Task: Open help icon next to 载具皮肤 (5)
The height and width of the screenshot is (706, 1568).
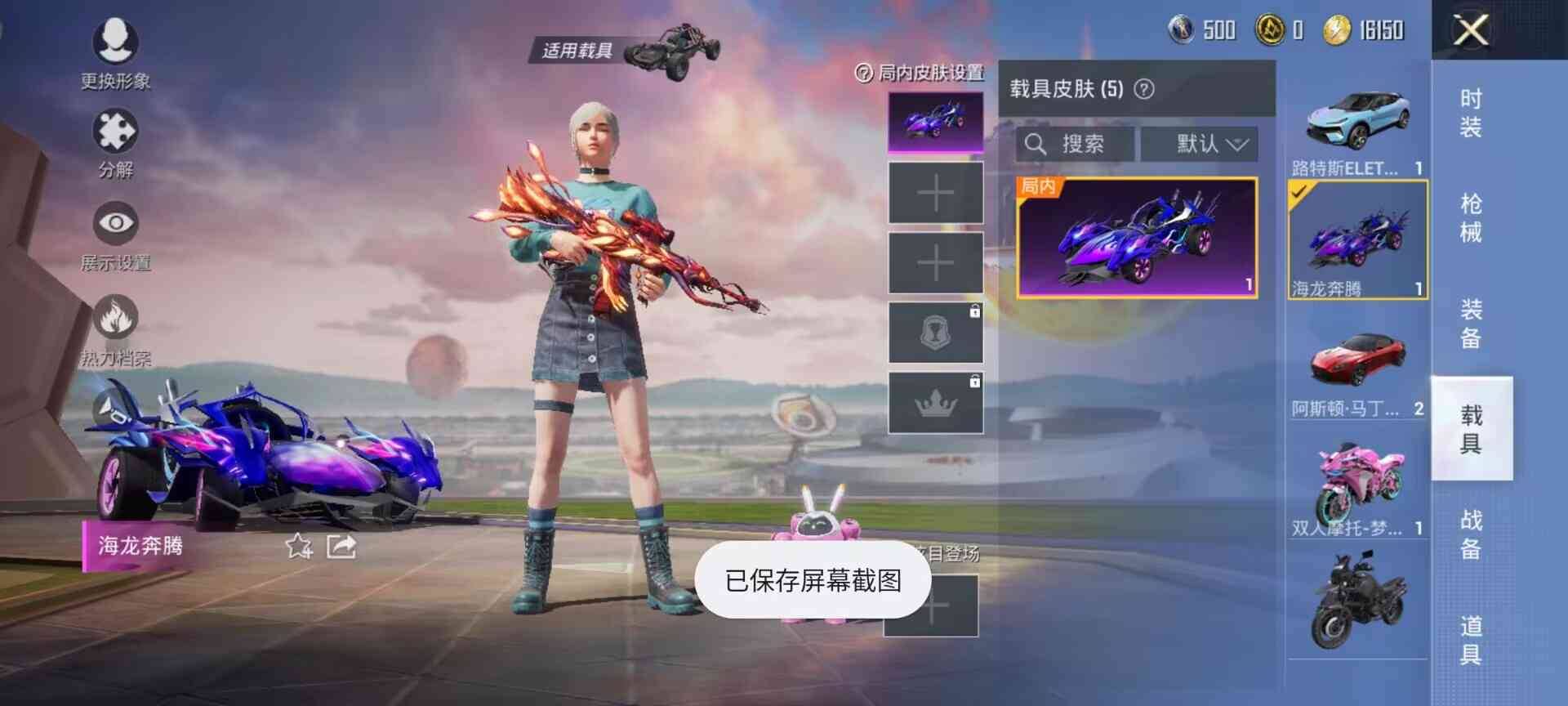Action: click(1143, 89)
